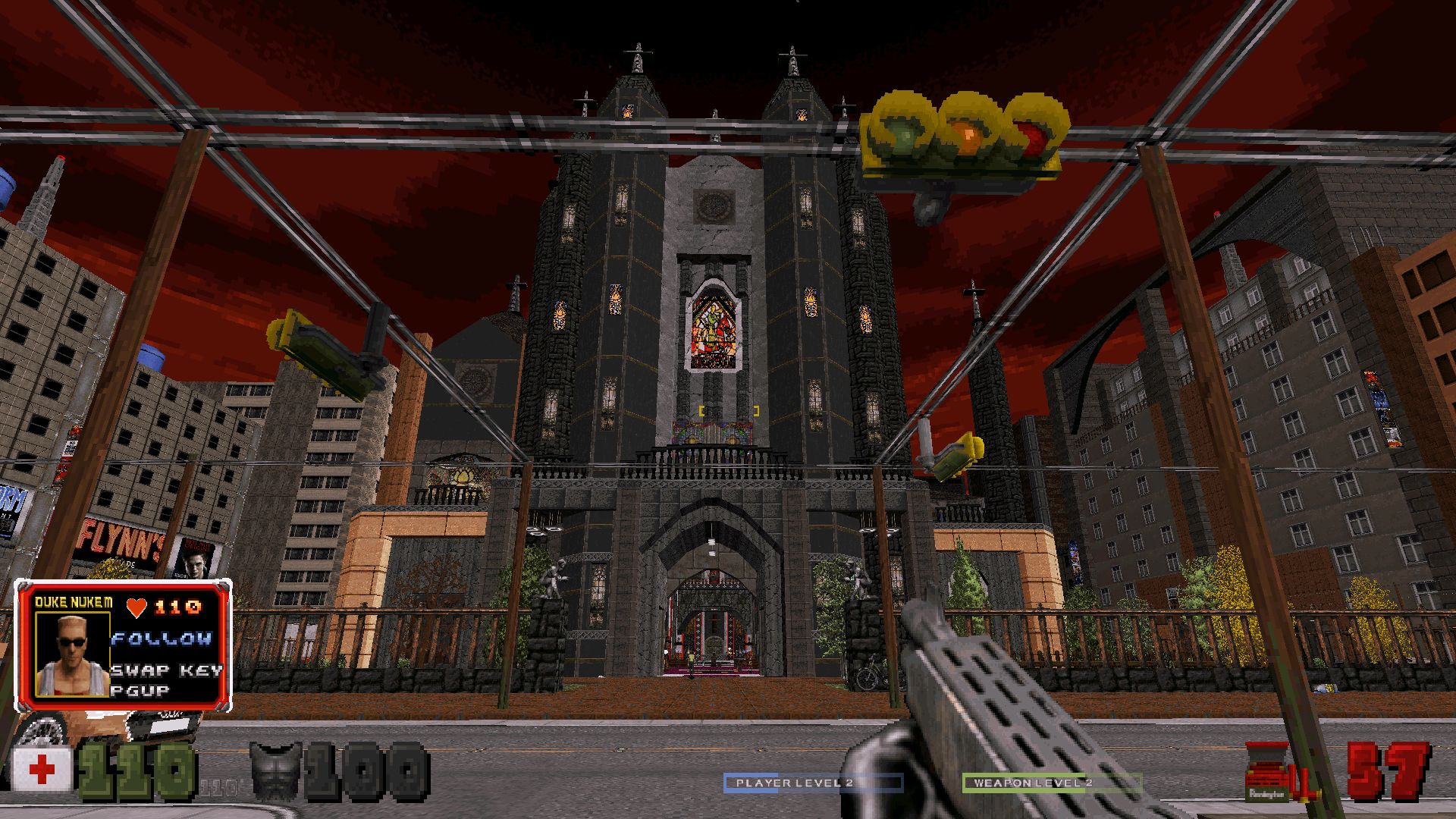Click Duke Nukem's portrait in the character panel
Image resolution: width=1456 pixels, height=819 pixels.
[x=74, y=654]
